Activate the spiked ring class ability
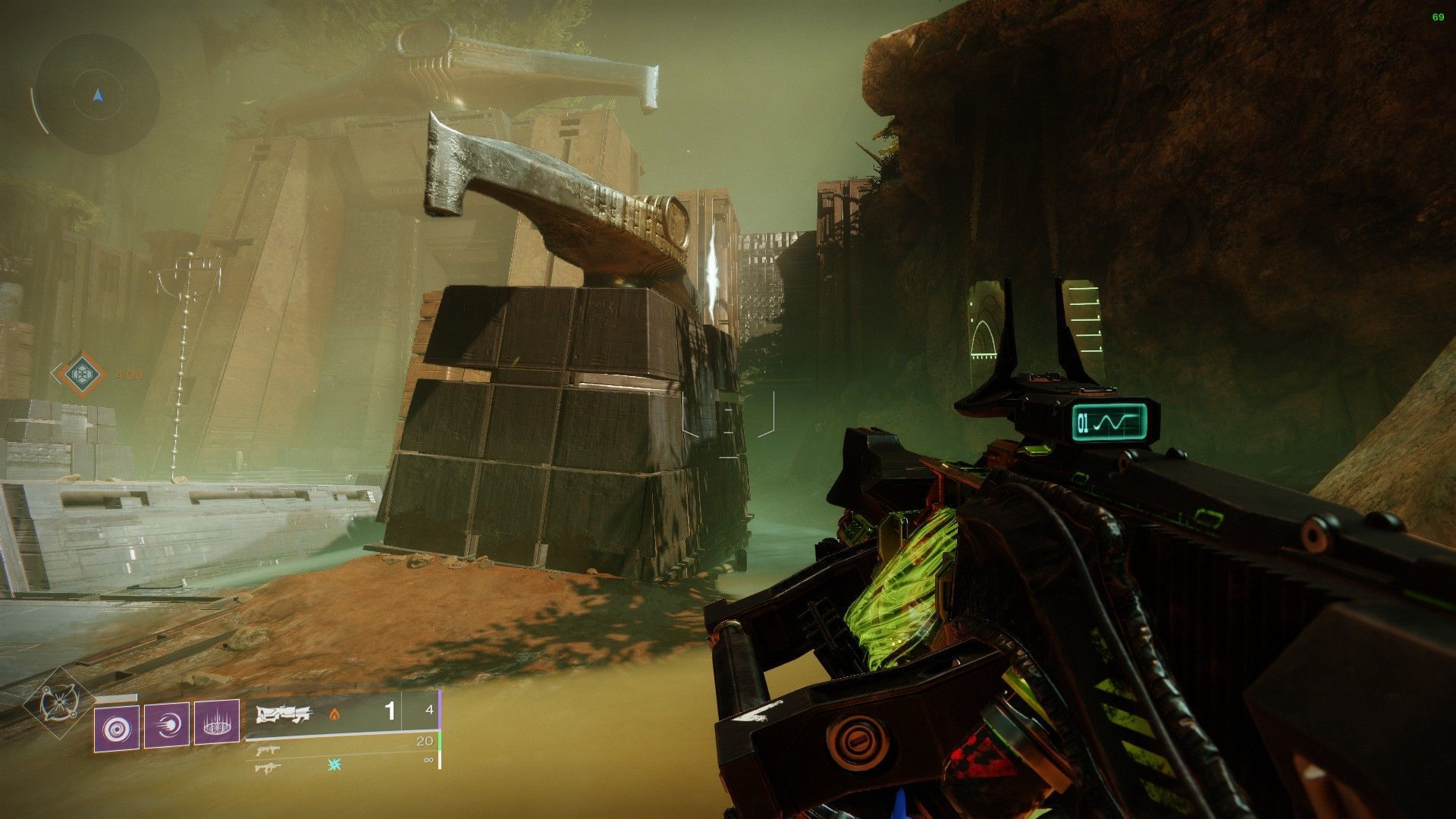The width and height of the screenshot is (1456, 819). click(x=217, y=728)
